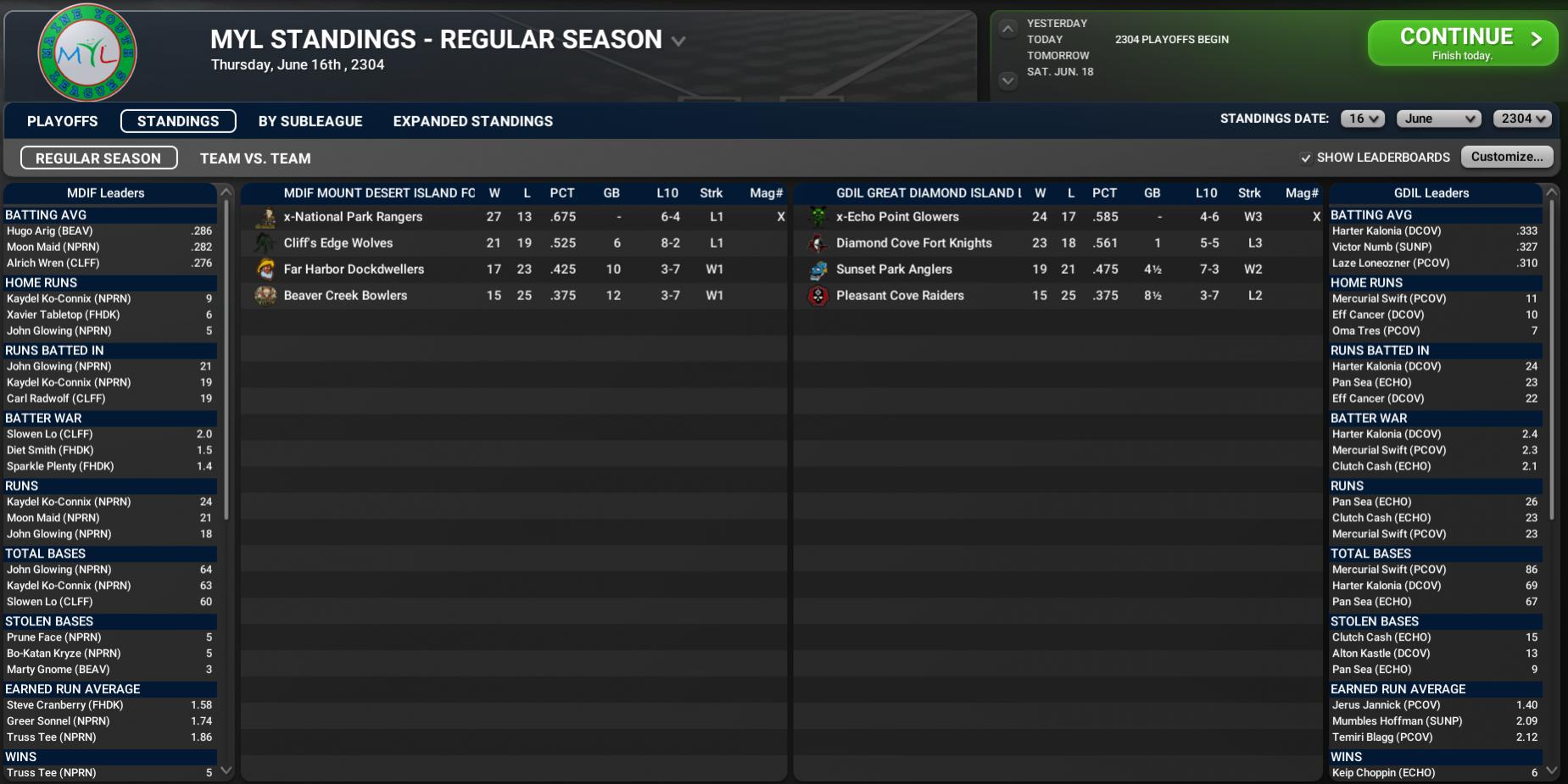Toggle the Show Leaderboards checkbox
Viewport: 1568px width, 784px height.
[1306, 158]
